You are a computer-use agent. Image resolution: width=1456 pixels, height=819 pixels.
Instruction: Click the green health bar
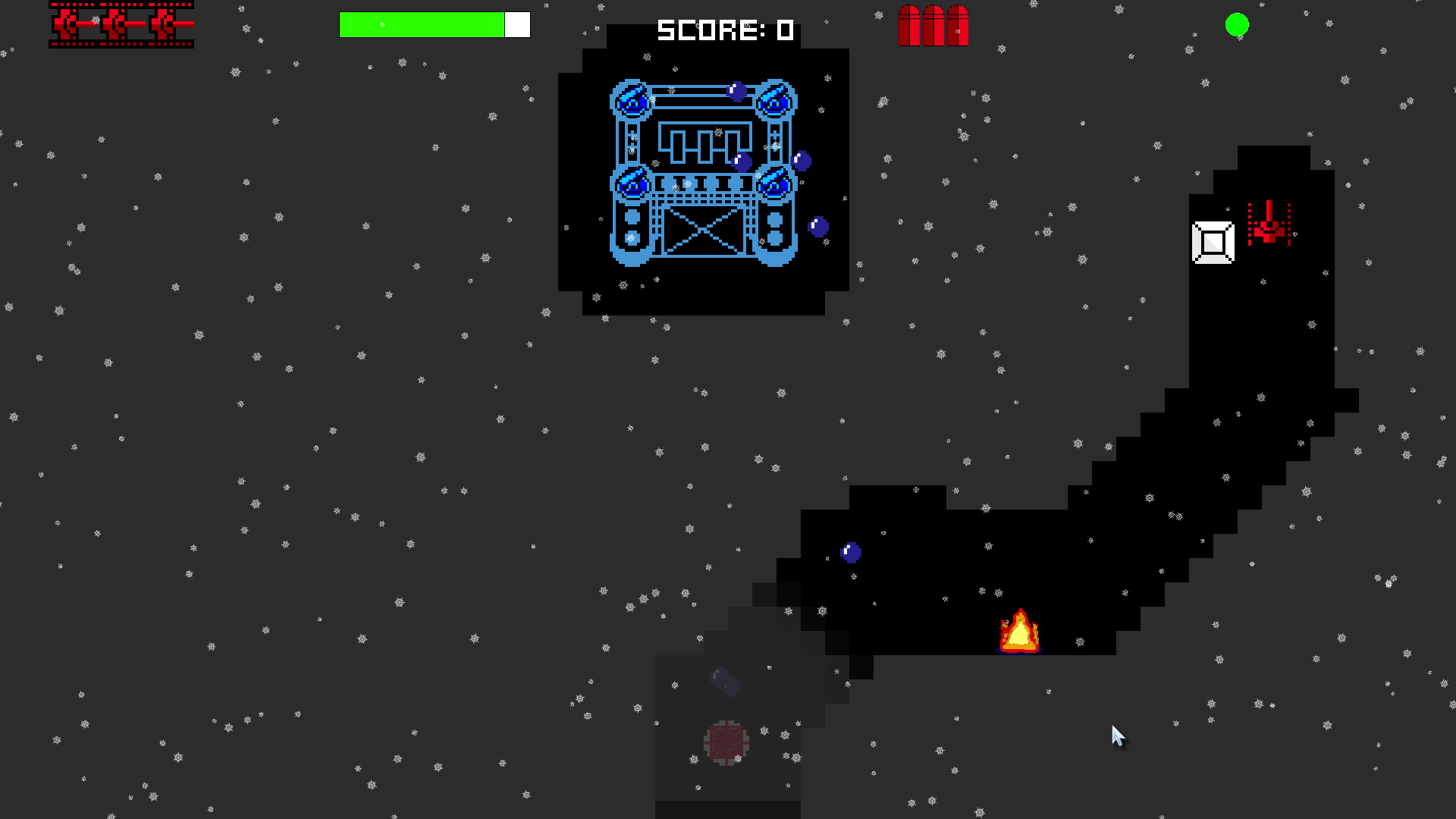[421, 24]
